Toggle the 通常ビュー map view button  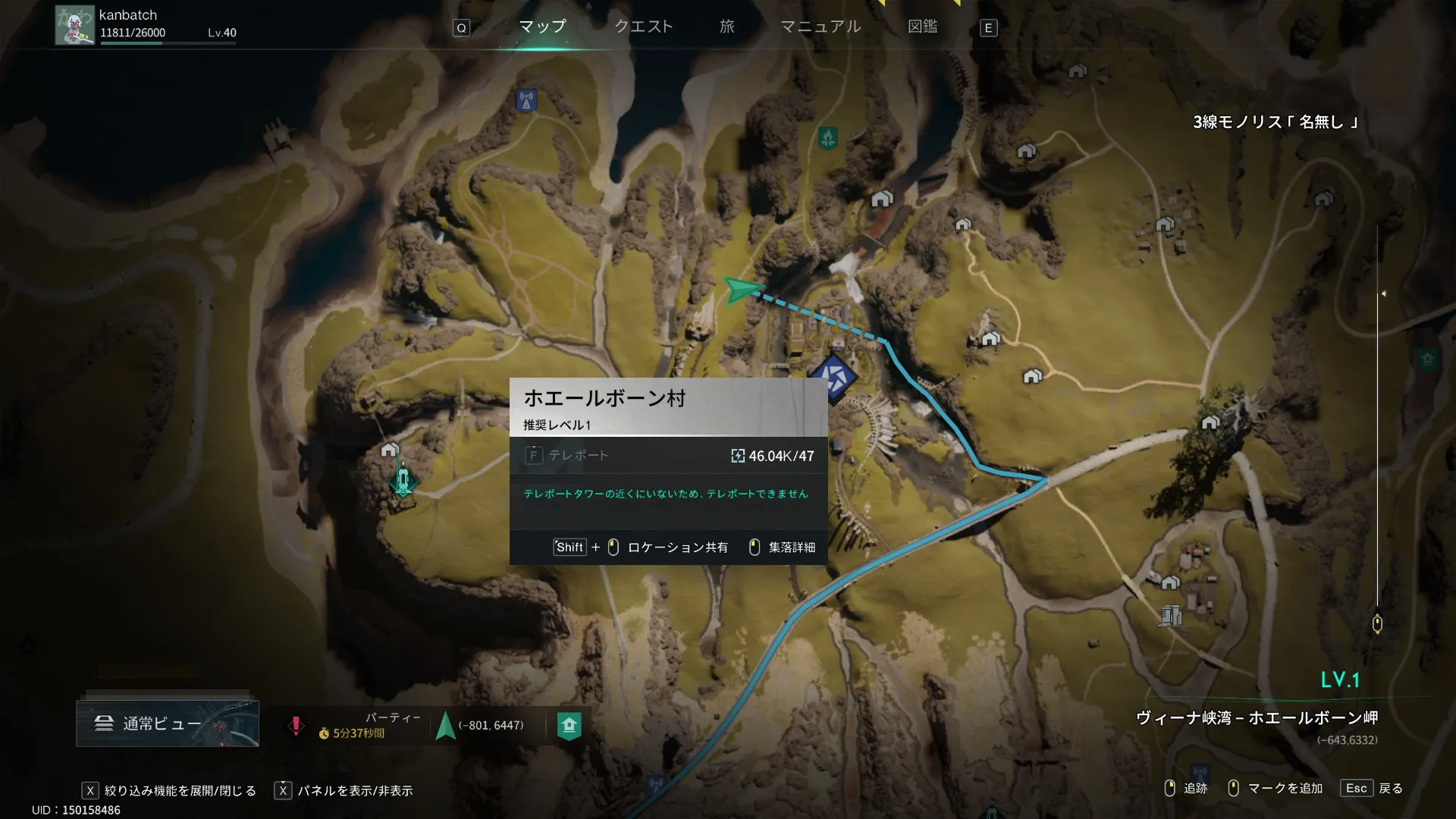coord(168,723)
